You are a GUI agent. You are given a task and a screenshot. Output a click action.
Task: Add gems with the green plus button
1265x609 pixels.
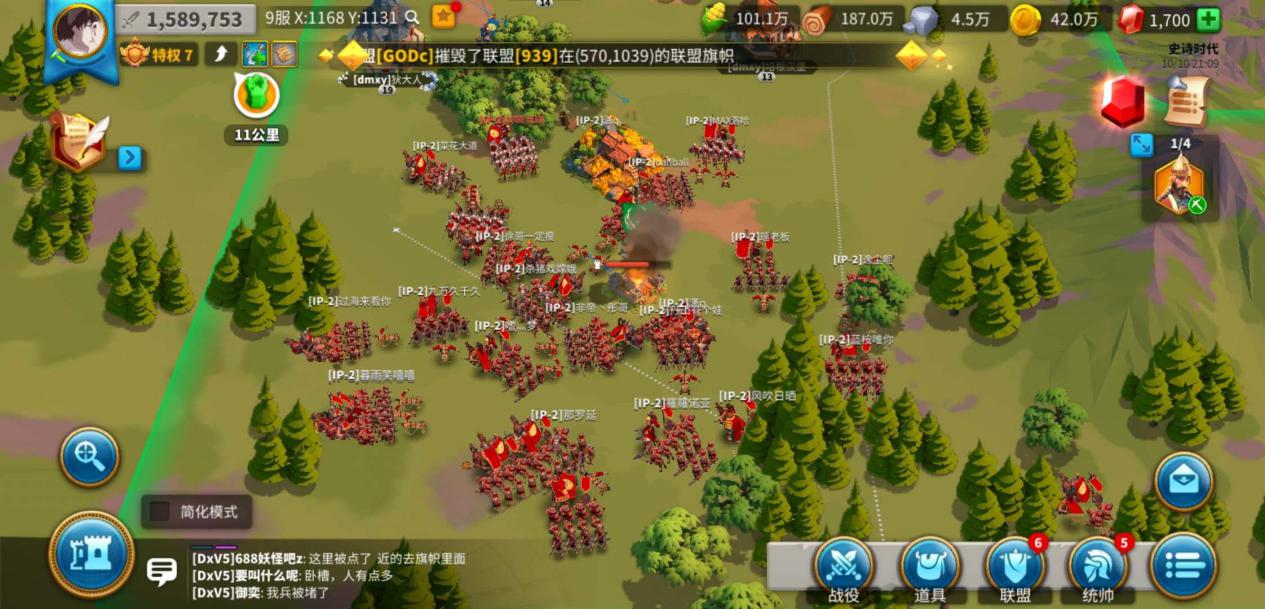point(1208,19)
